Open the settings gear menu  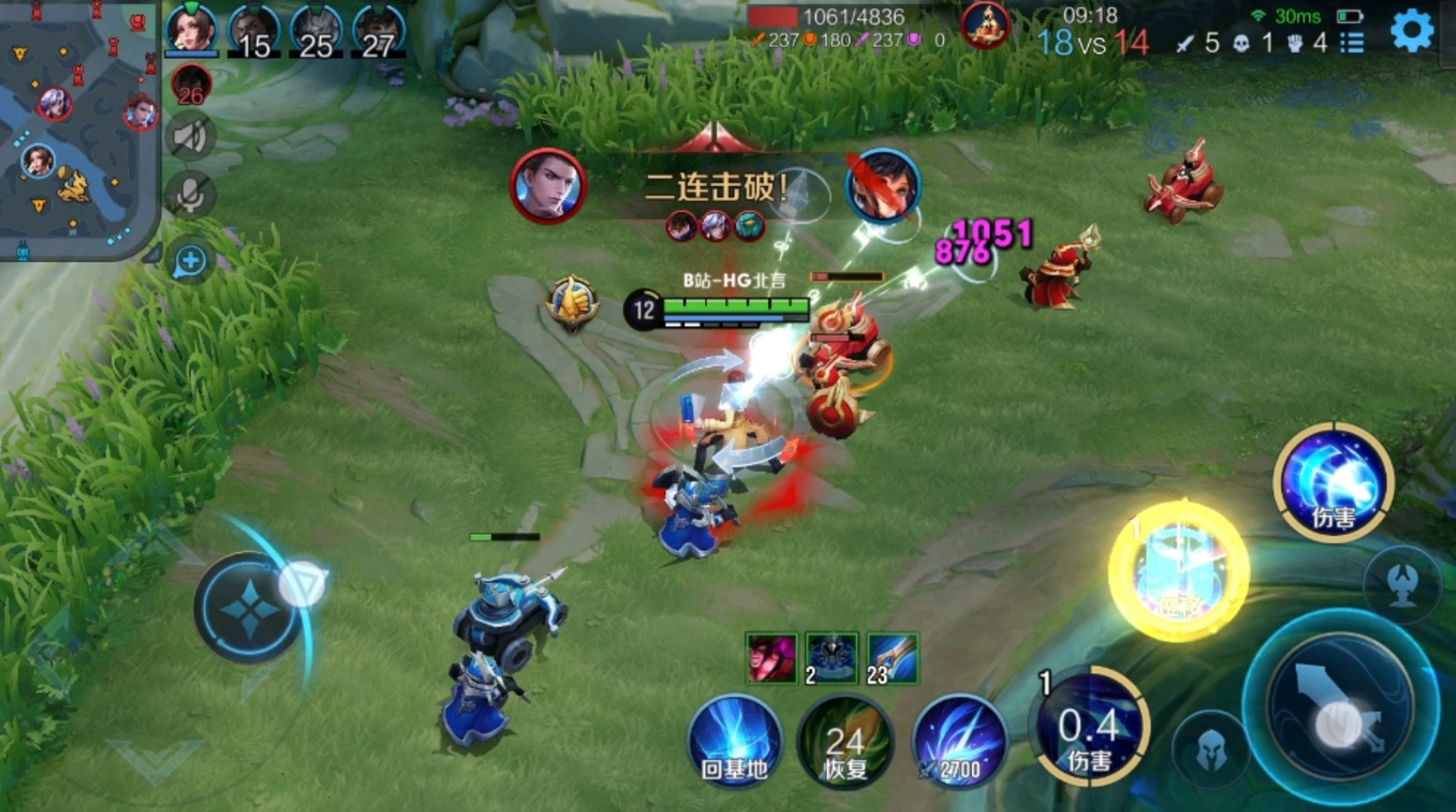click(x=1412, y=32)
